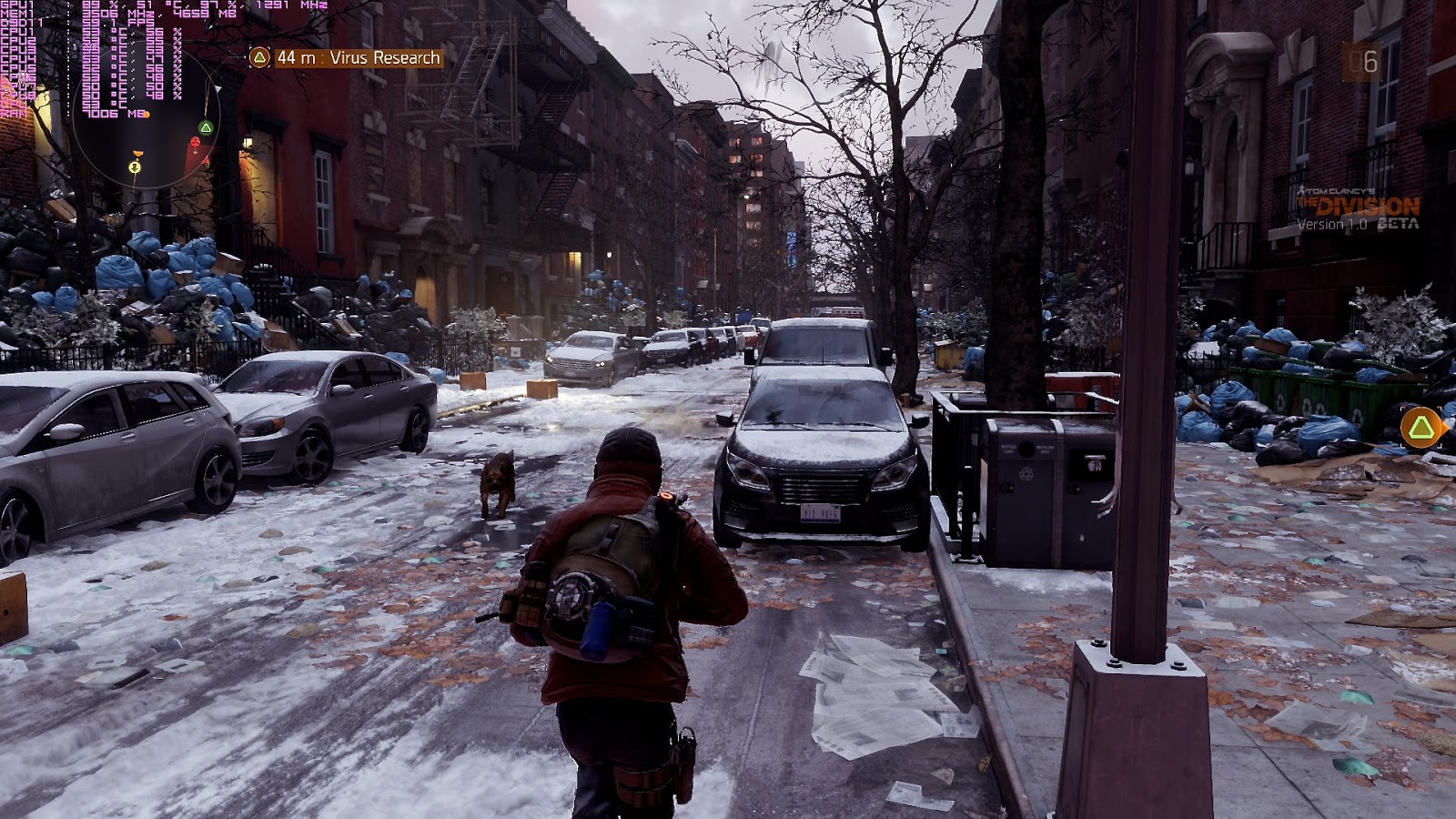Select the red medical marker on minimap

point(195,143)
